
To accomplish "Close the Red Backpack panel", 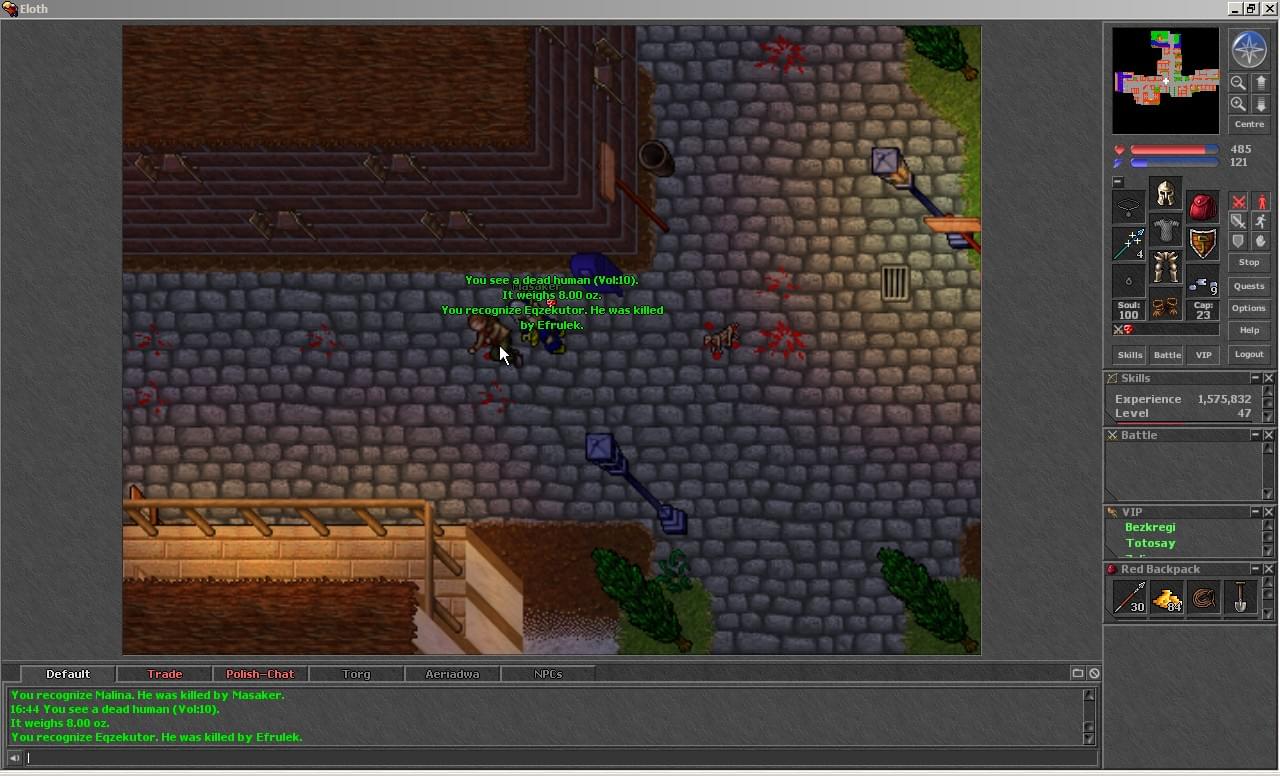I will 1269,569.
